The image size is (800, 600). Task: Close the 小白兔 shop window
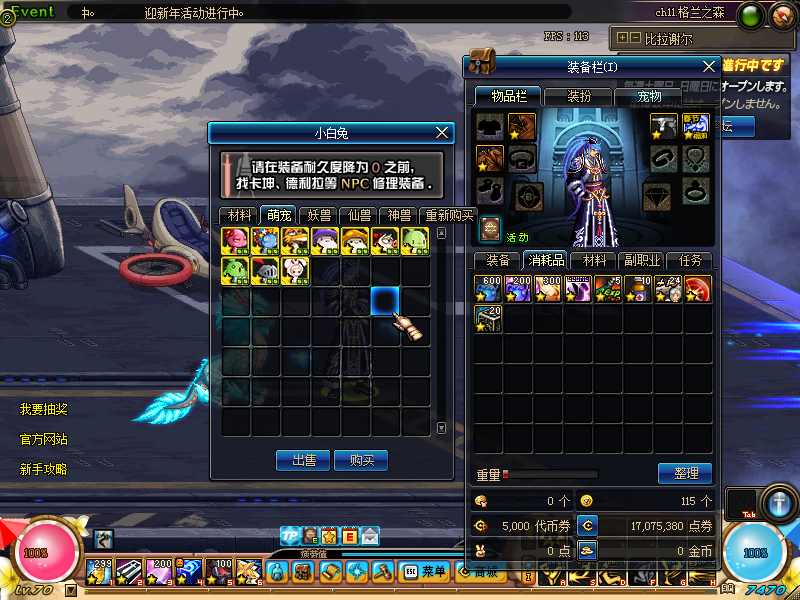(x=443, y=132)
